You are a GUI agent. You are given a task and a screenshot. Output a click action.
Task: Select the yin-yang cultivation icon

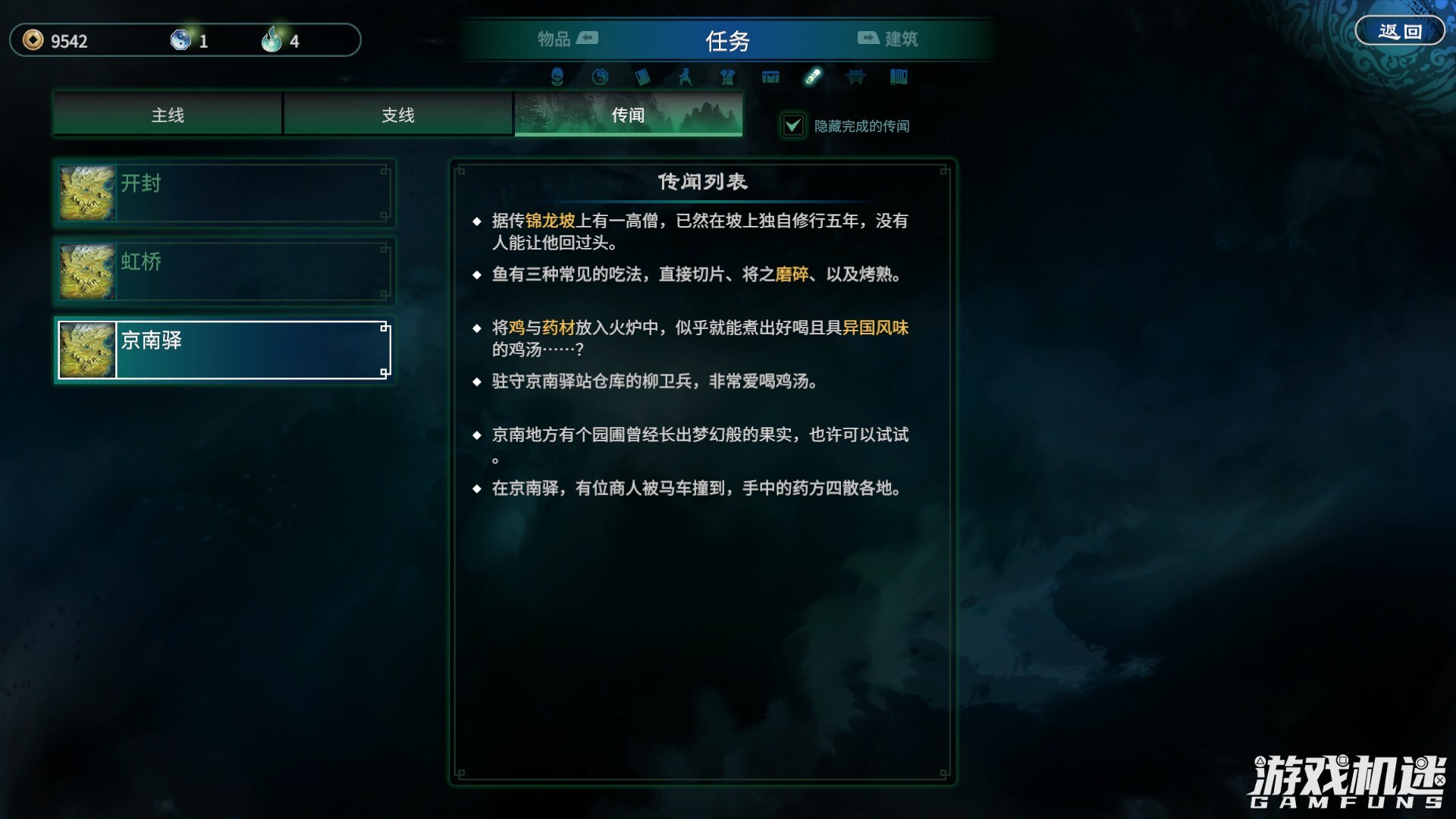[x=600, y=77]
